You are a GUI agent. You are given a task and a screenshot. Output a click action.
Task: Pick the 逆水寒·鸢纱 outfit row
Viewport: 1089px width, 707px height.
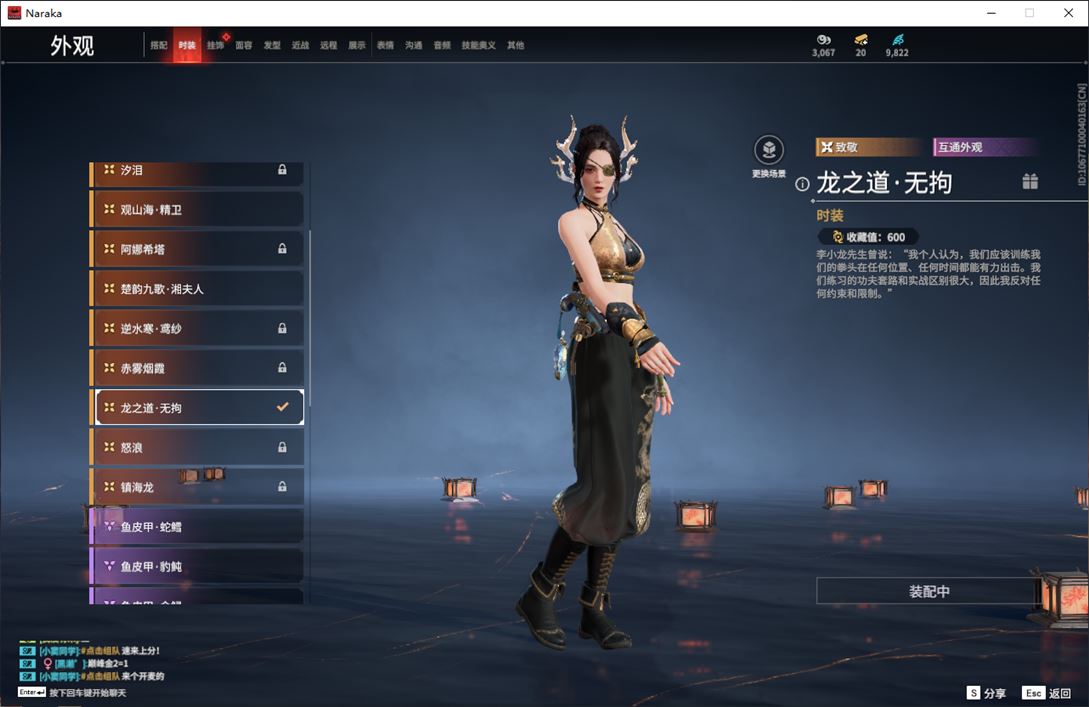pyautogui.click(x=198, y=329)
